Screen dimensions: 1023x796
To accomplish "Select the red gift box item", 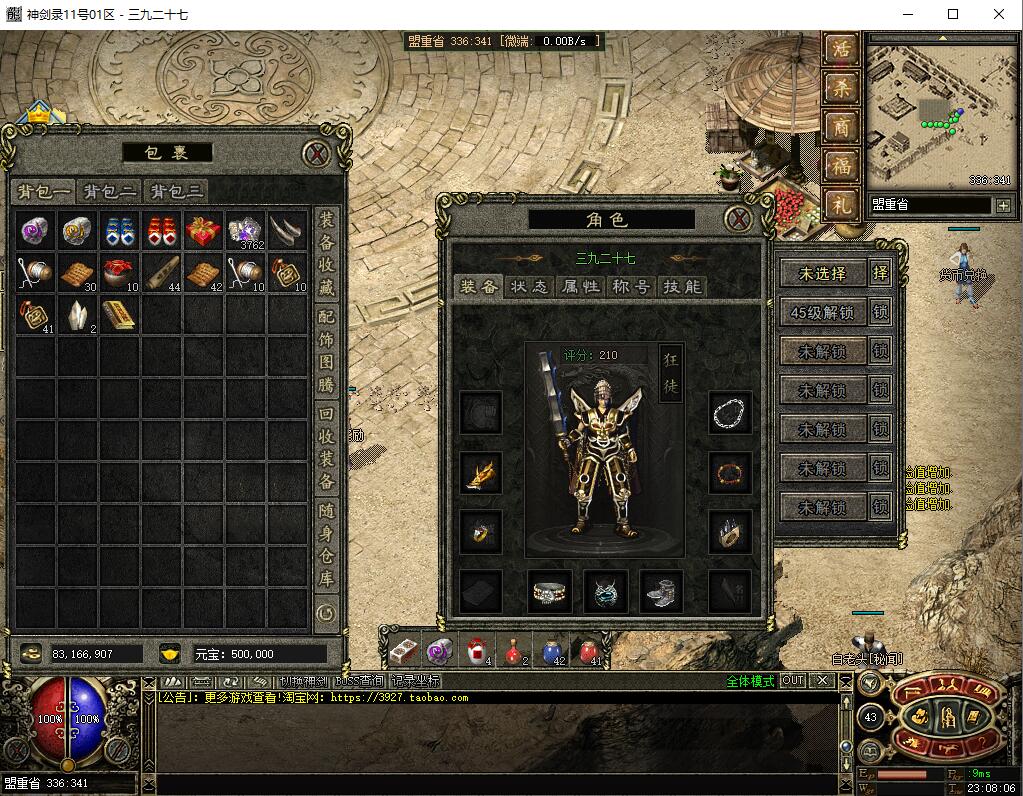I will coord(203,231).
